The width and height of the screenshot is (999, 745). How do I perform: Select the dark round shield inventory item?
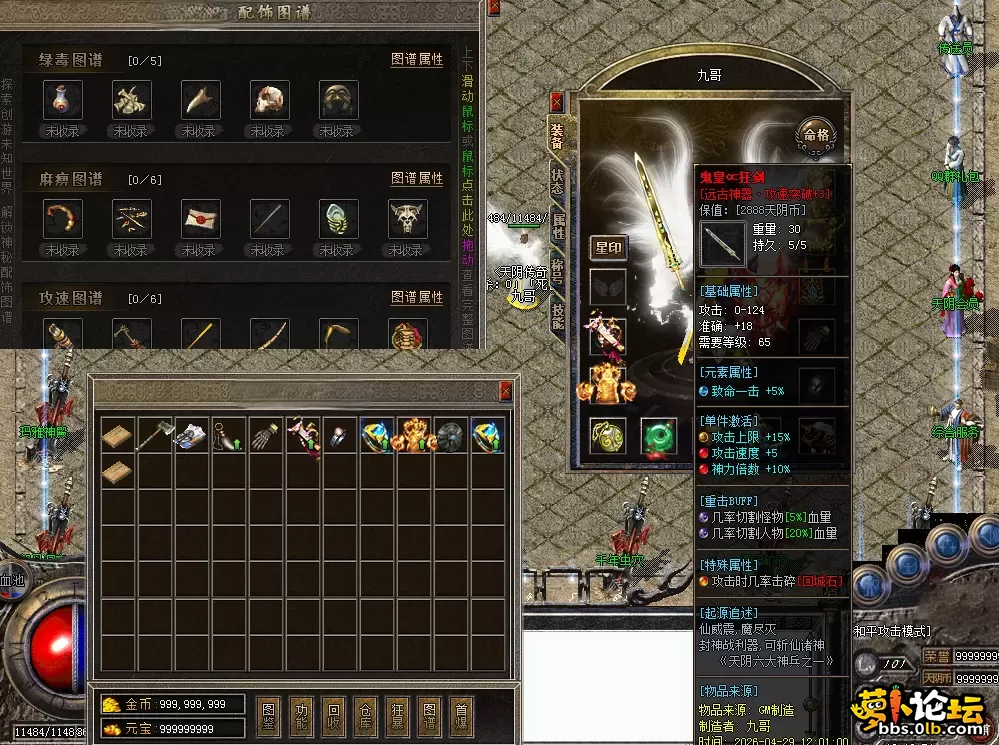[x=451, y=434]
